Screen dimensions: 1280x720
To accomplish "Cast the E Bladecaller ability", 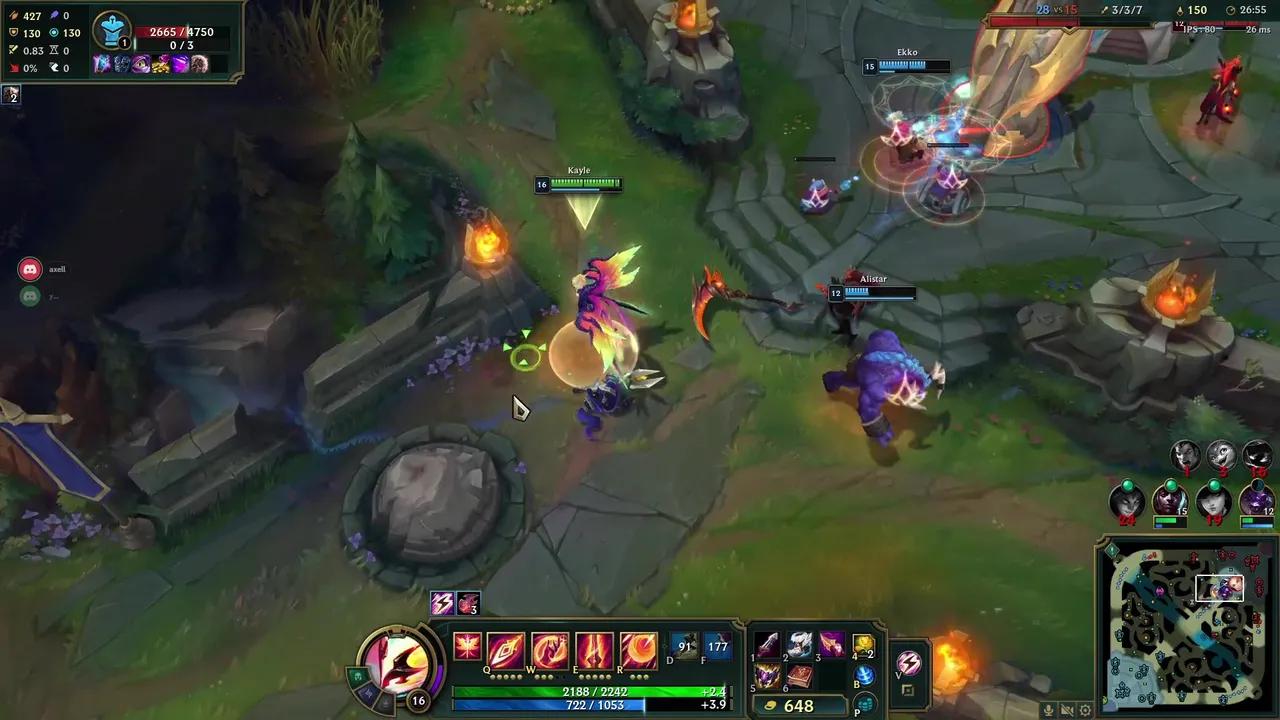I will (x=593, y=649).
